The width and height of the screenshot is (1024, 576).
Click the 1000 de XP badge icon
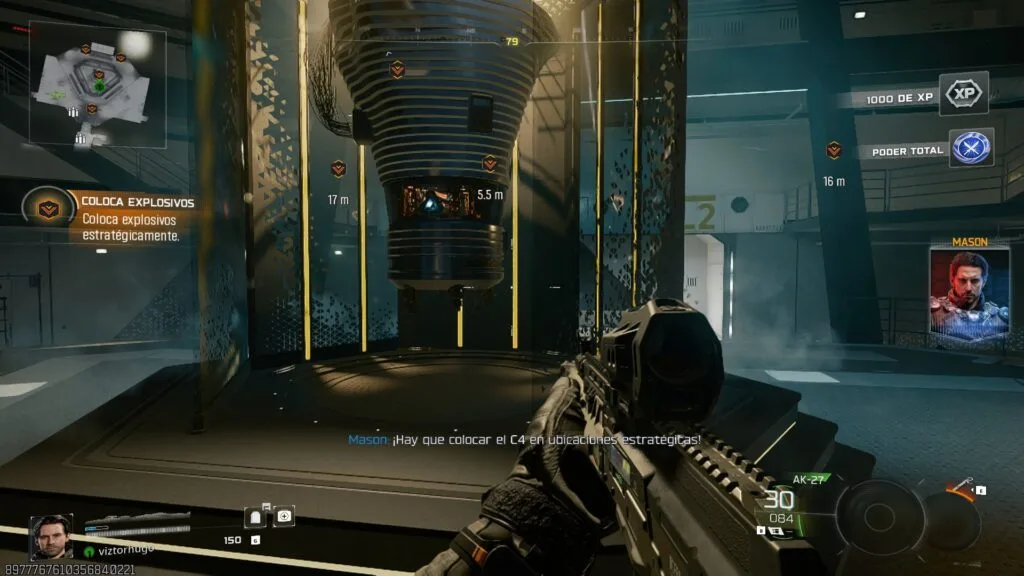point(964,94)
